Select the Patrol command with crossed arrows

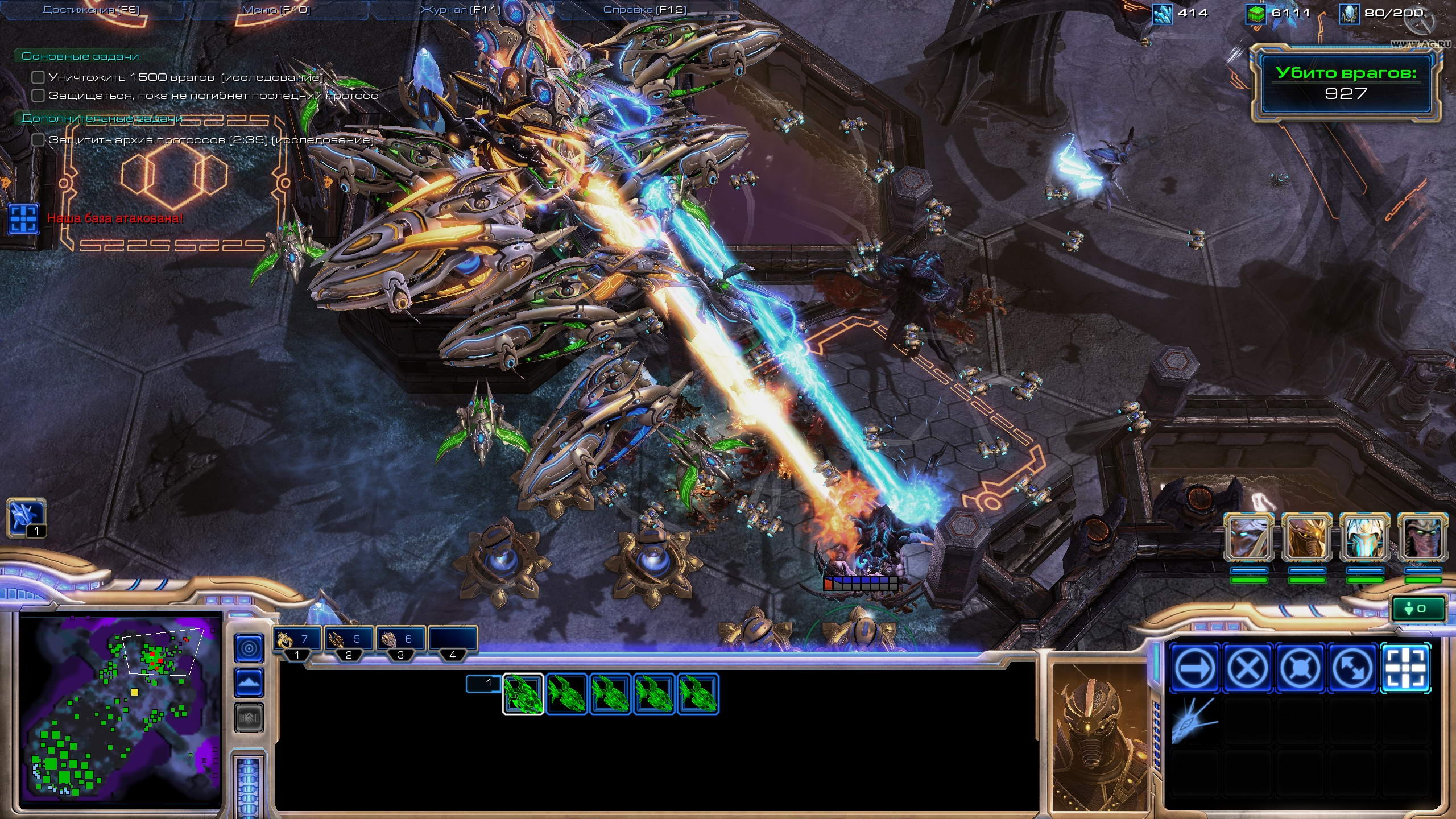(x=1352, y=668)
